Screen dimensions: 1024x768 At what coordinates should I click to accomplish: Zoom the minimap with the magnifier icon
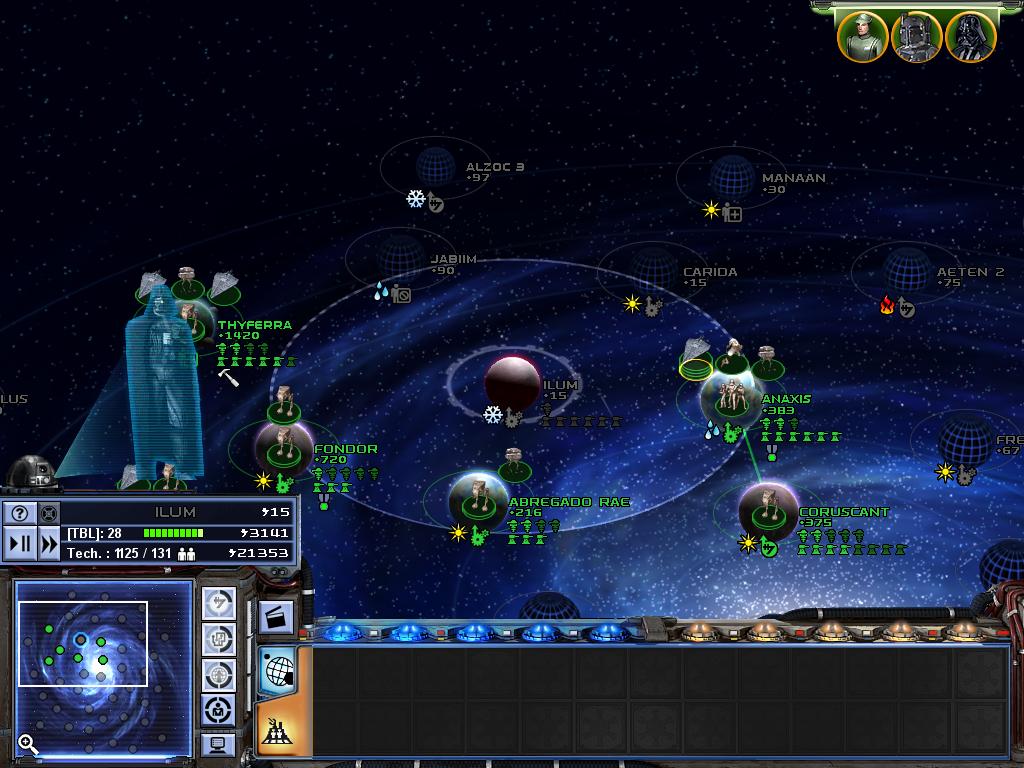click(28, 744)
